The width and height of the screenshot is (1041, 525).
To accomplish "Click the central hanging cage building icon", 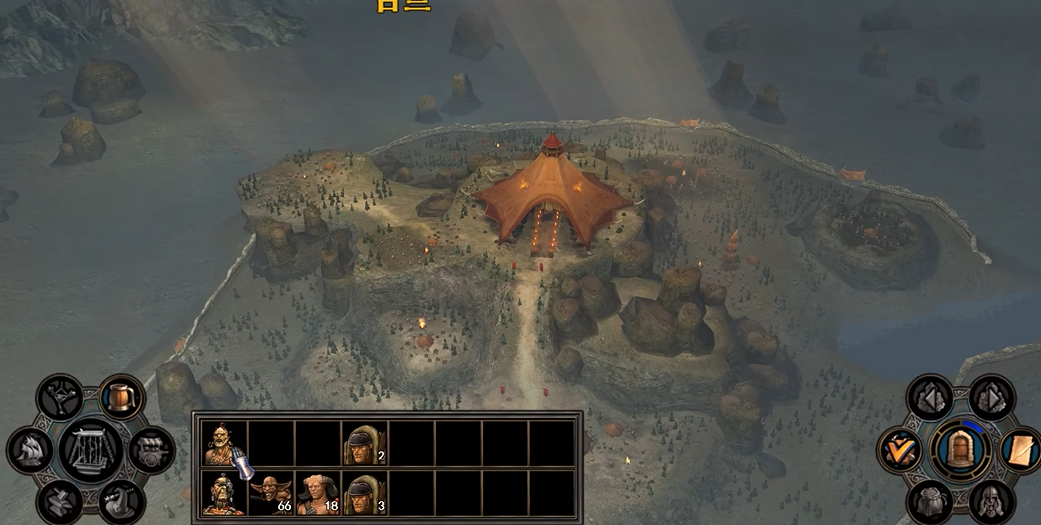I will click(91, 449).
